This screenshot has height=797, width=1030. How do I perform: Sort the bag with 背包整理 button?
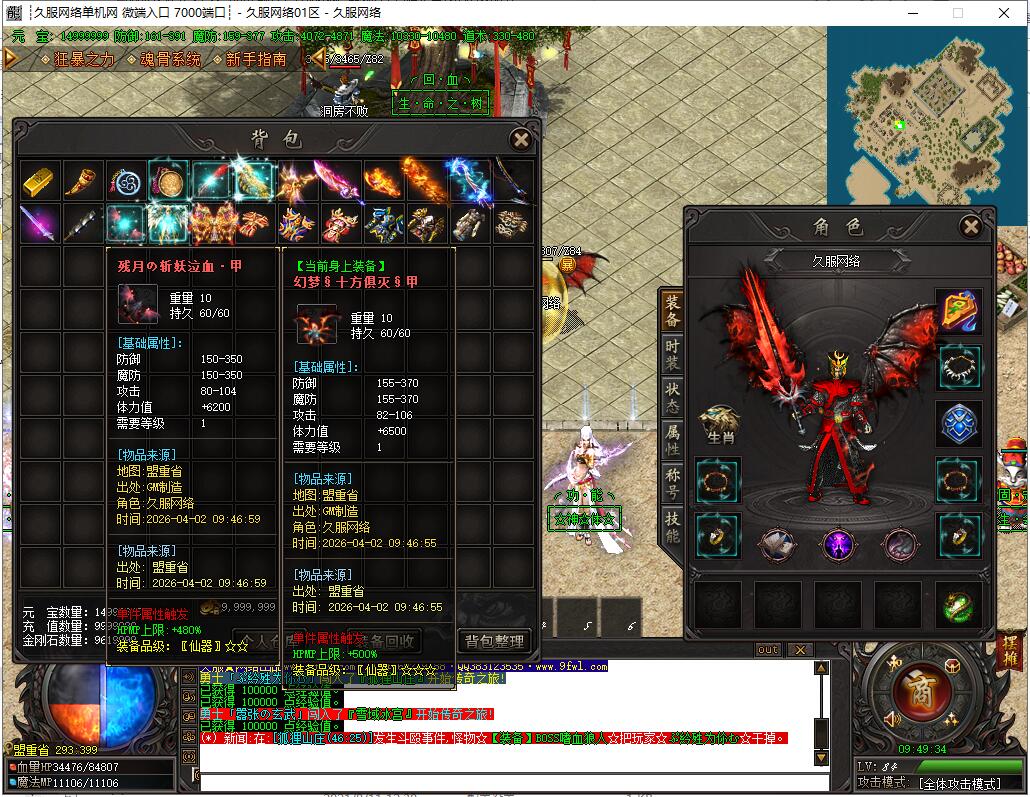pyautogui.click(x=494, y=640)
